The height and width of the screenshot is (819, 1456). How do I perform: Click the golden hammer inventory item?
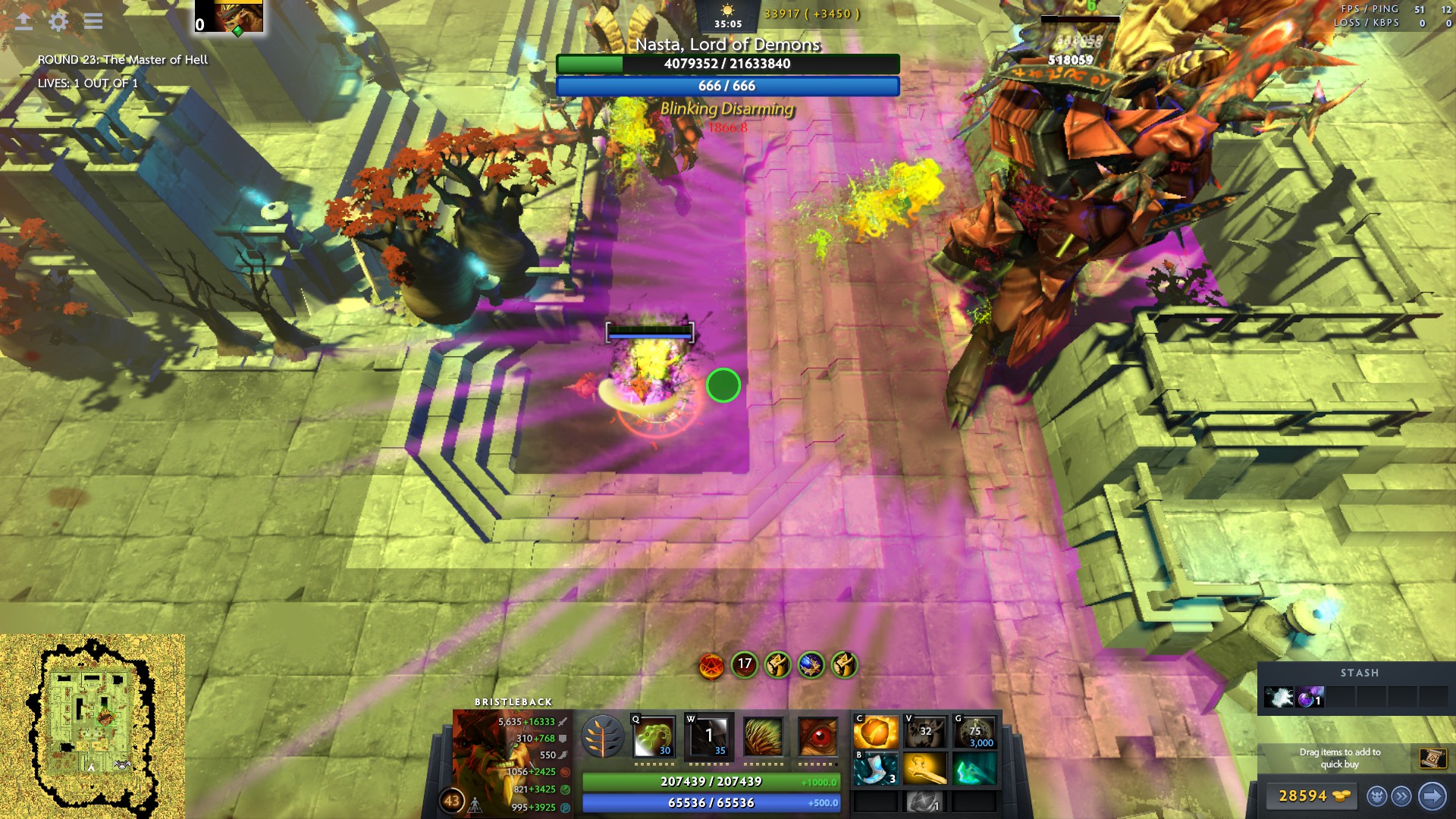click(x=925, y=769)
